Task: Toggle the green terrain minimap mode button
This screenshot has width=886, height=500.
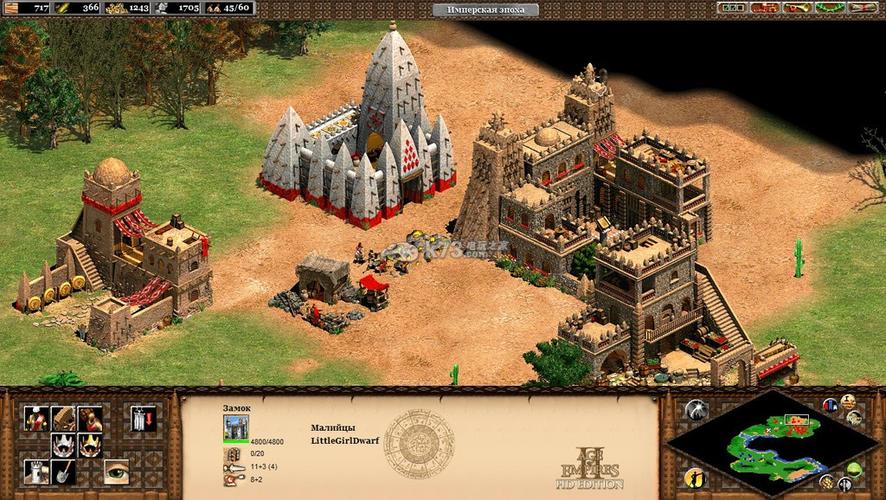Action: (853, 469)
